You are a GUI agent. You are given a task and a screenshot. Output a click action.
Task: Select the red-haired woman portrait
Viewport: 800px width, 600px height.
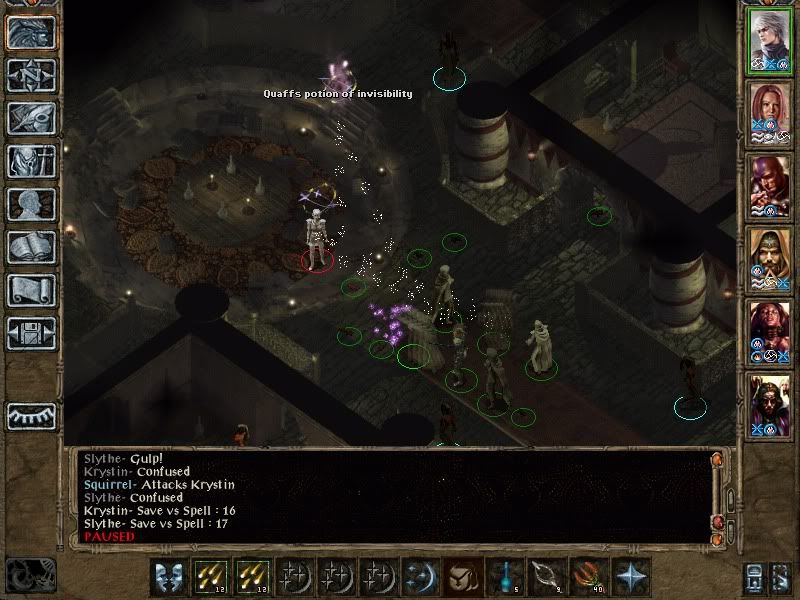[770, 114]
